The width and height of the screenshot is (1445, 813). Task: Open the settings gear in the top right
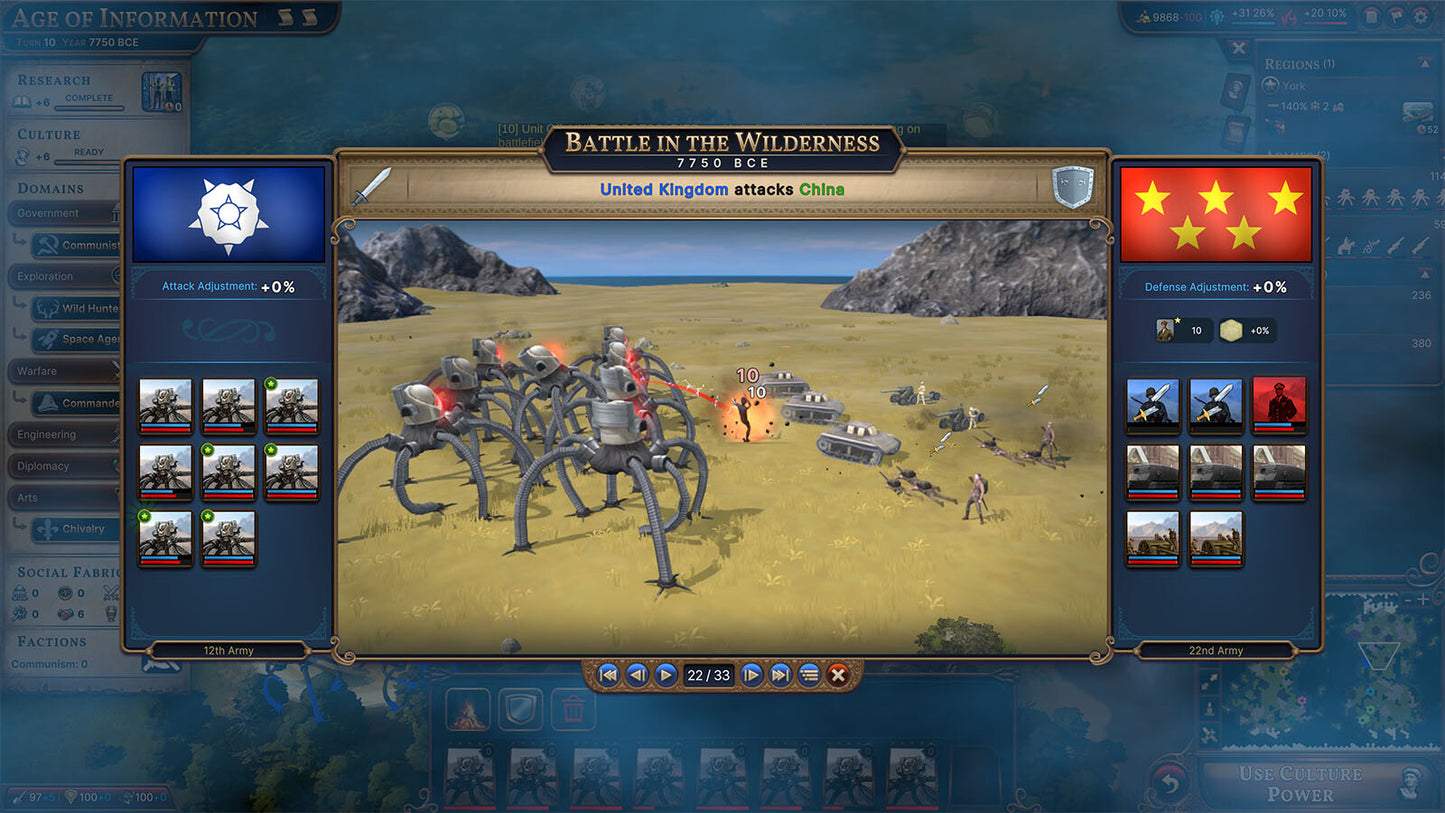point(1421,16)
